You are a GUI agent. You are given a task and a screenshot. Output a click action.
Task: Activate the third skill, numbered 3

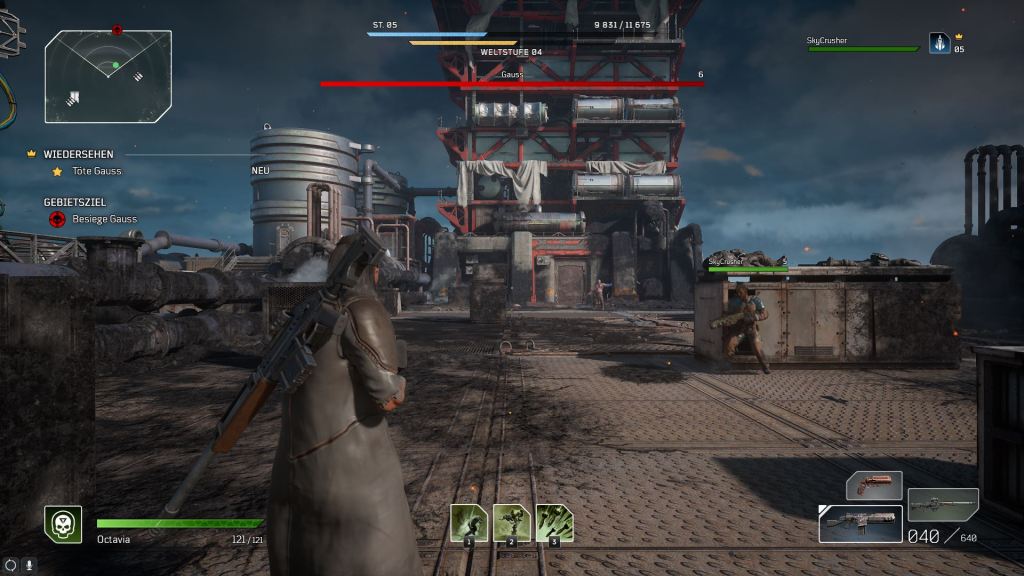555,523
